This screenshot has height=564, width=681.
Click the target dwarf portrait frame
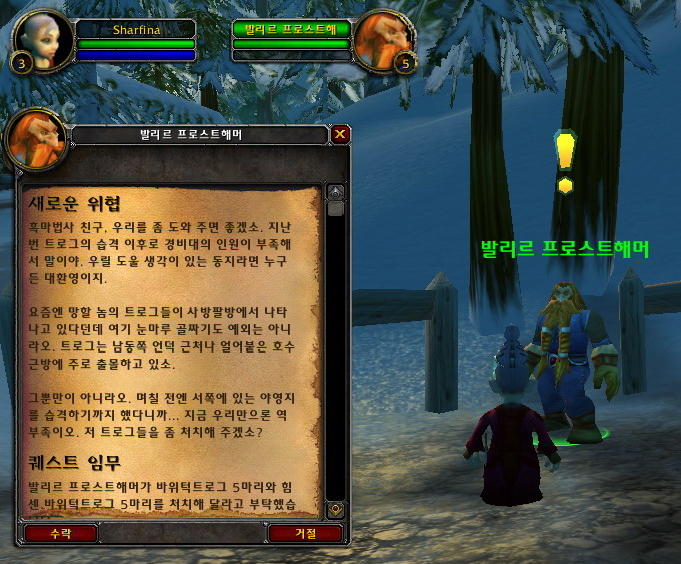coord(385,40)
